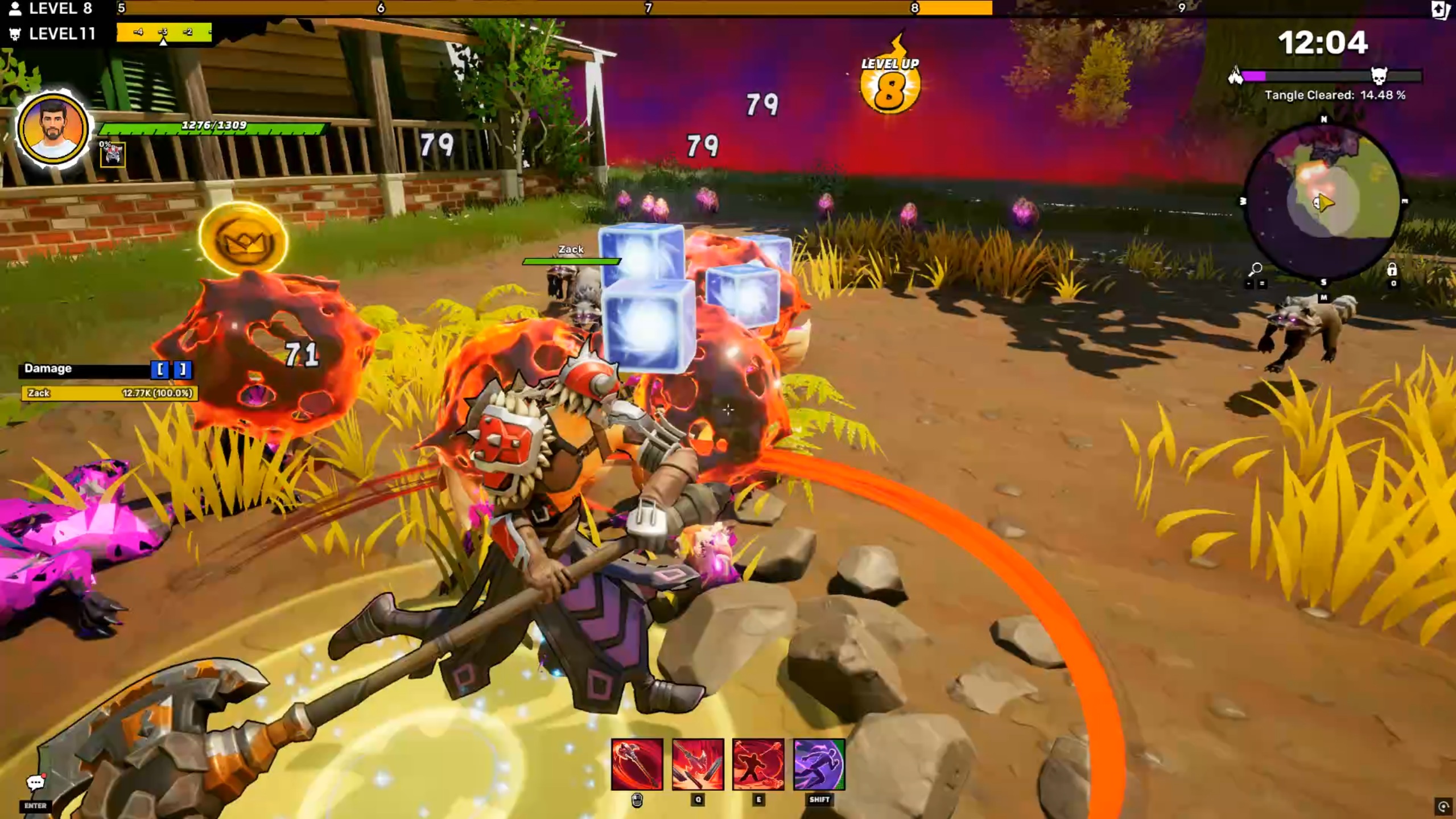The height and width of the screenshot is (819, 1456).
Task: Use the axe ground-slam ability
Action: [698, 764]
